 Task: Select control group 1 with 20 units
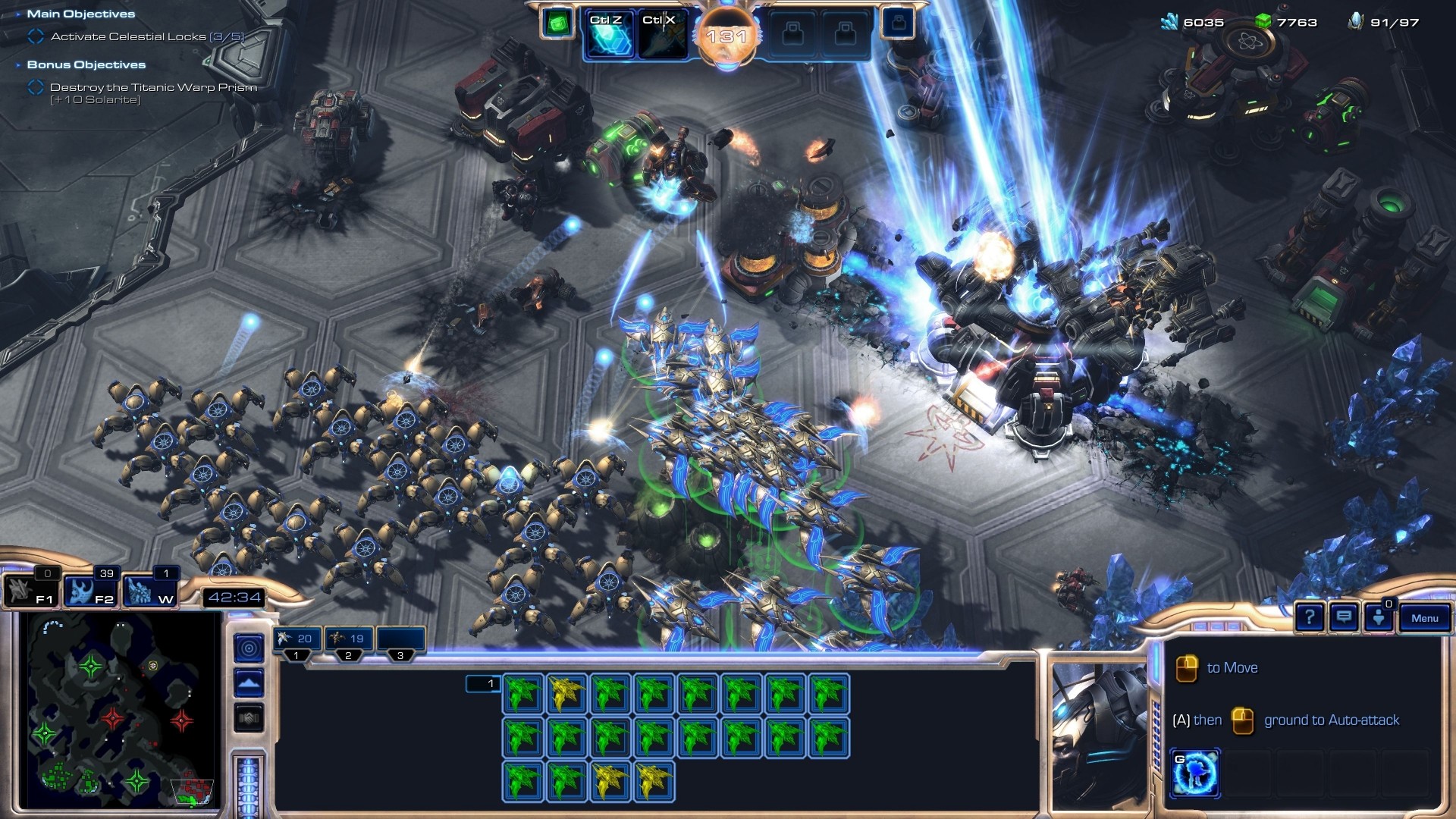(x=297, y=639)
